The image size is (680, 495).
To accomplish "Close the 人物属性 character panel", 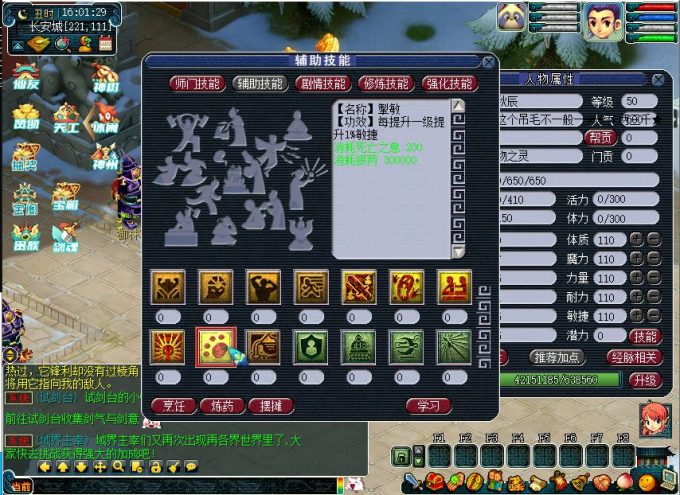I will coord(657,79).
